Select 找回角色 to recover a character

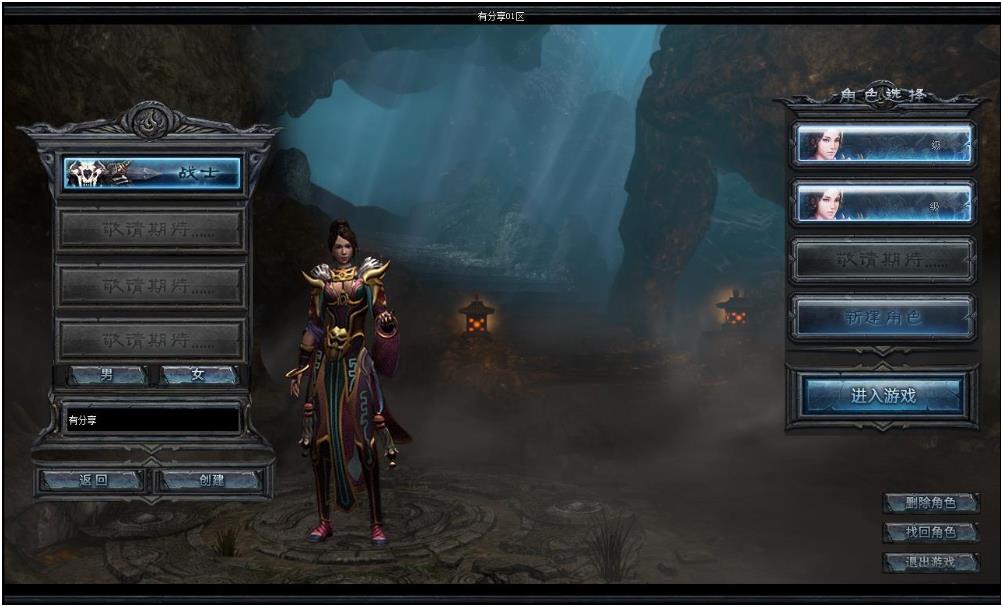[x=930, y=532]
